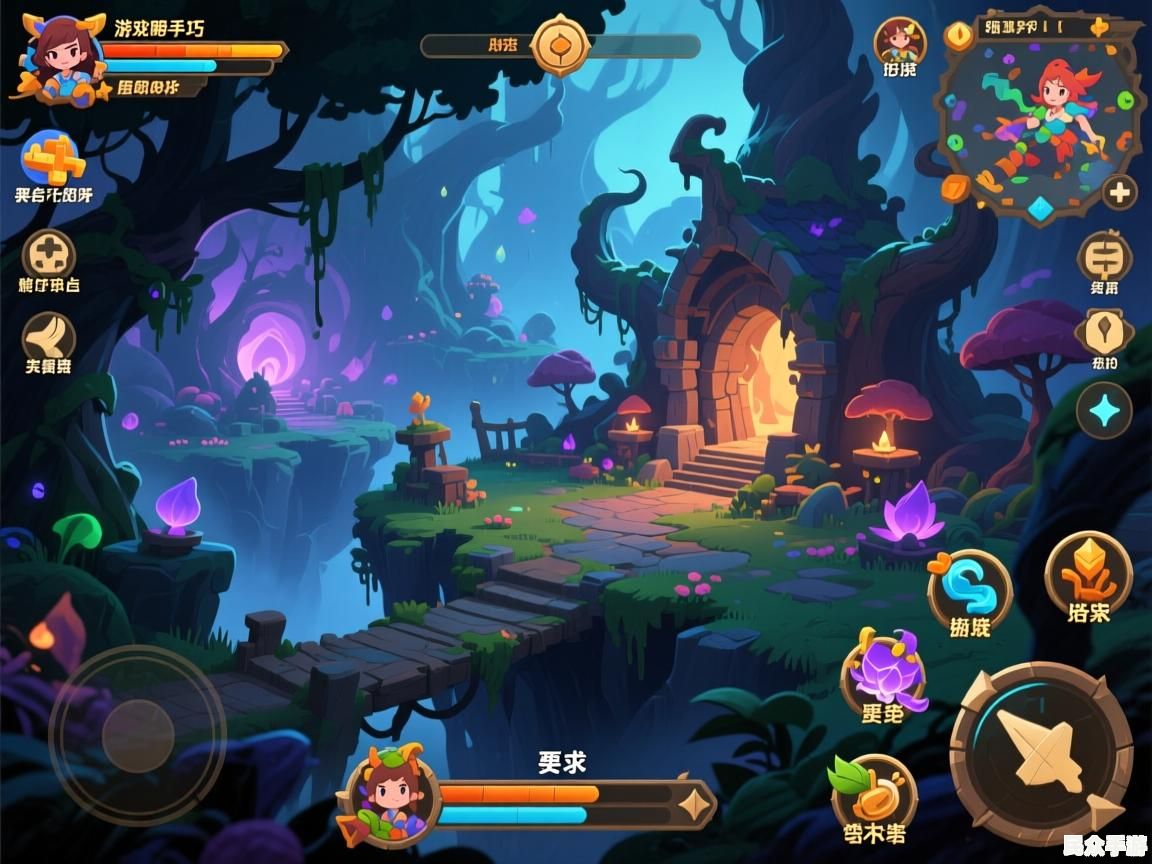Open the small character avatar beside the minimap
This screenshot has width=1152, height=864.
[x=899, y=42]
